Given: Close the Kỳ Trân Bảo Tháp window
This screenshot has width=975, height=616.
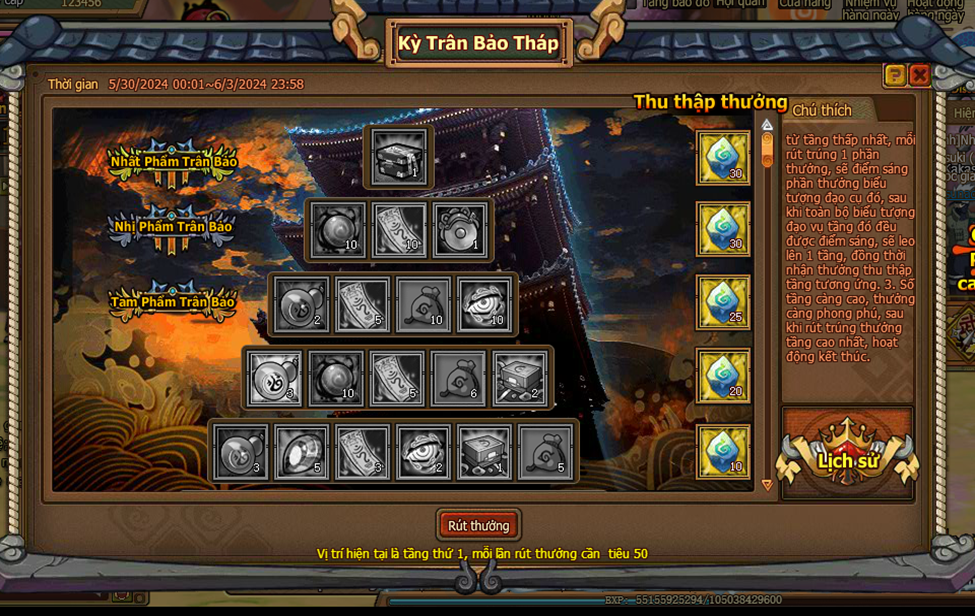Looking at the screenshot, I should coord(919,75).
